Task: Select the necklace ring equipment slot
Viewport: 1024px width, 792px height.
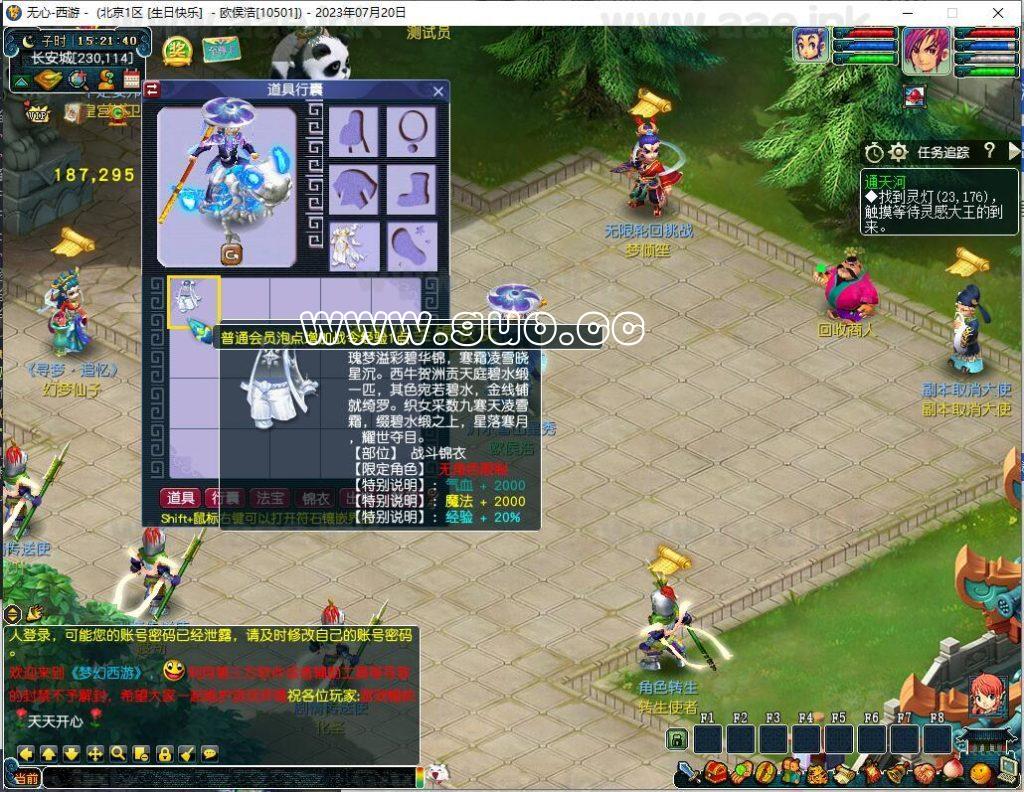Action: pos(411,131)
